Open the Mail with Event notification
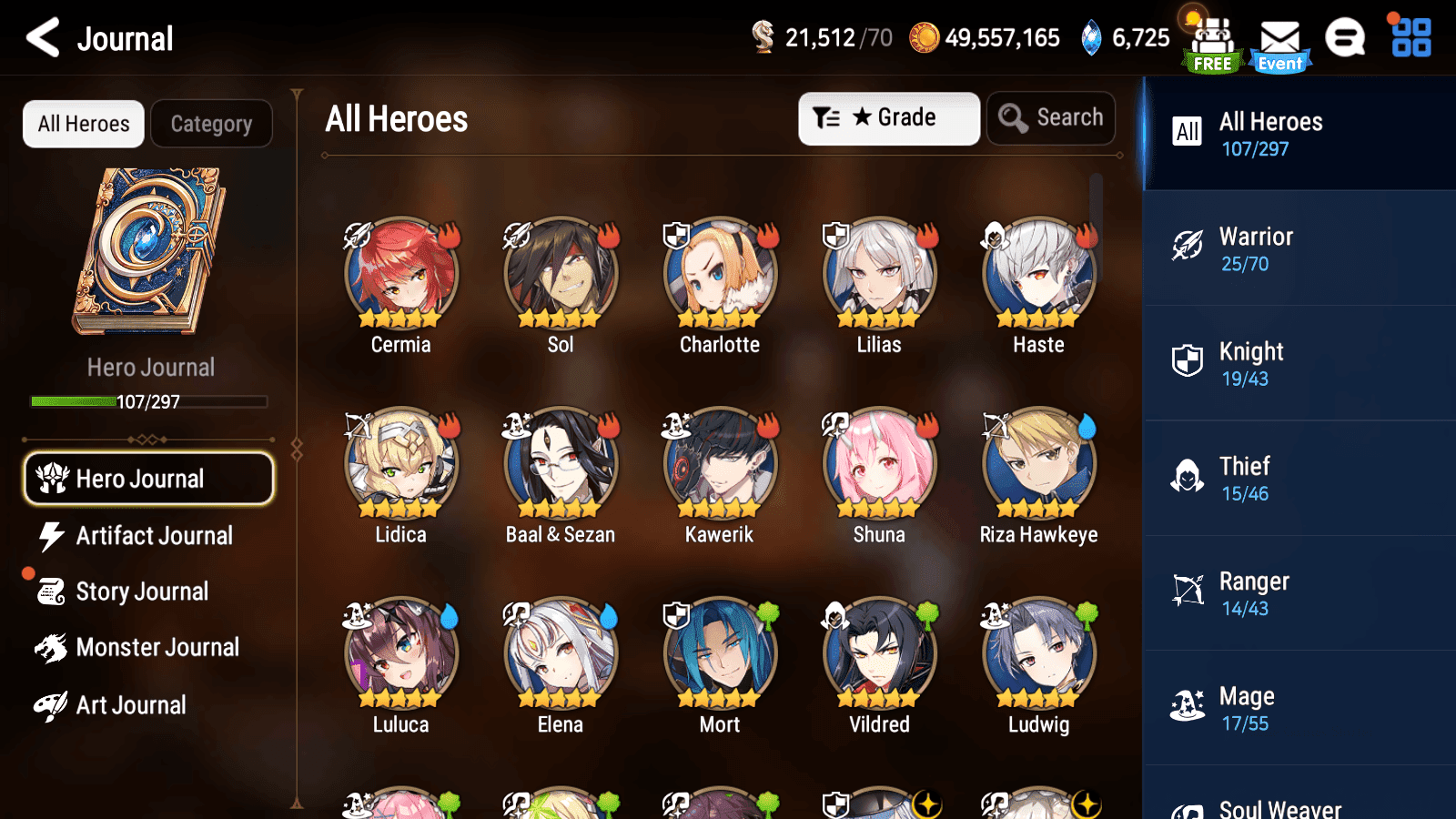 (1280, 38)
